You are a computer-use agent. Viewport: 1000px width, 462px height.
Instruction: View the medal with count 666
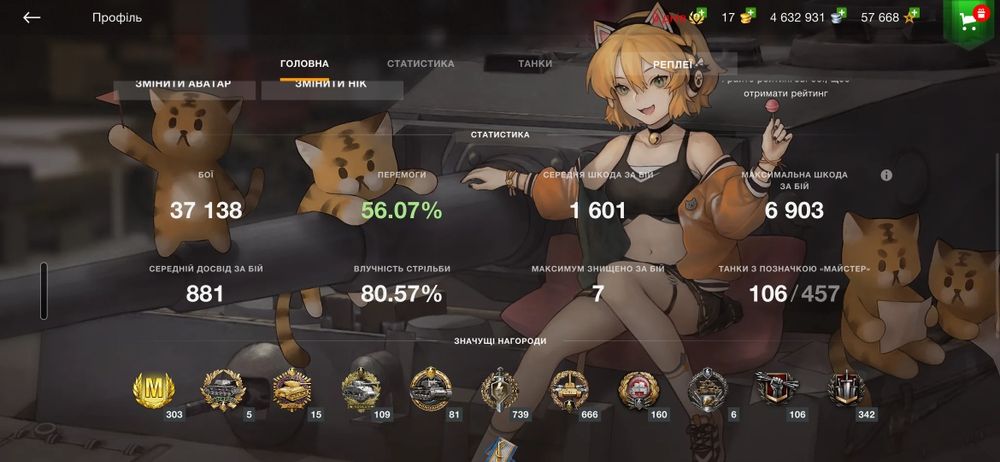(569, 389)
